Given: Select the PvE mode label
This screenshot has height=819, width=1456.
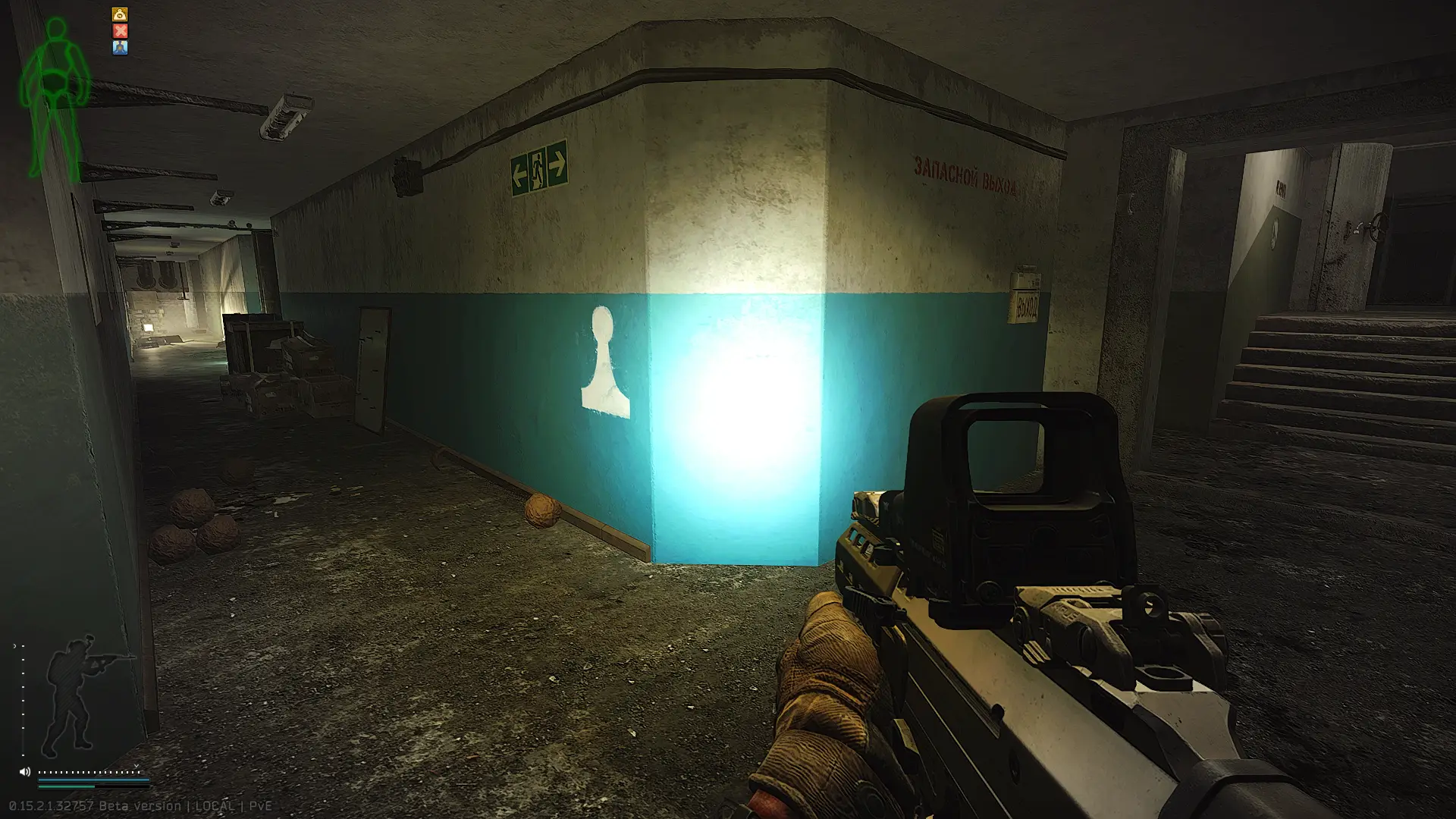Looking at the screenshot, I should [x=262, y=805].
